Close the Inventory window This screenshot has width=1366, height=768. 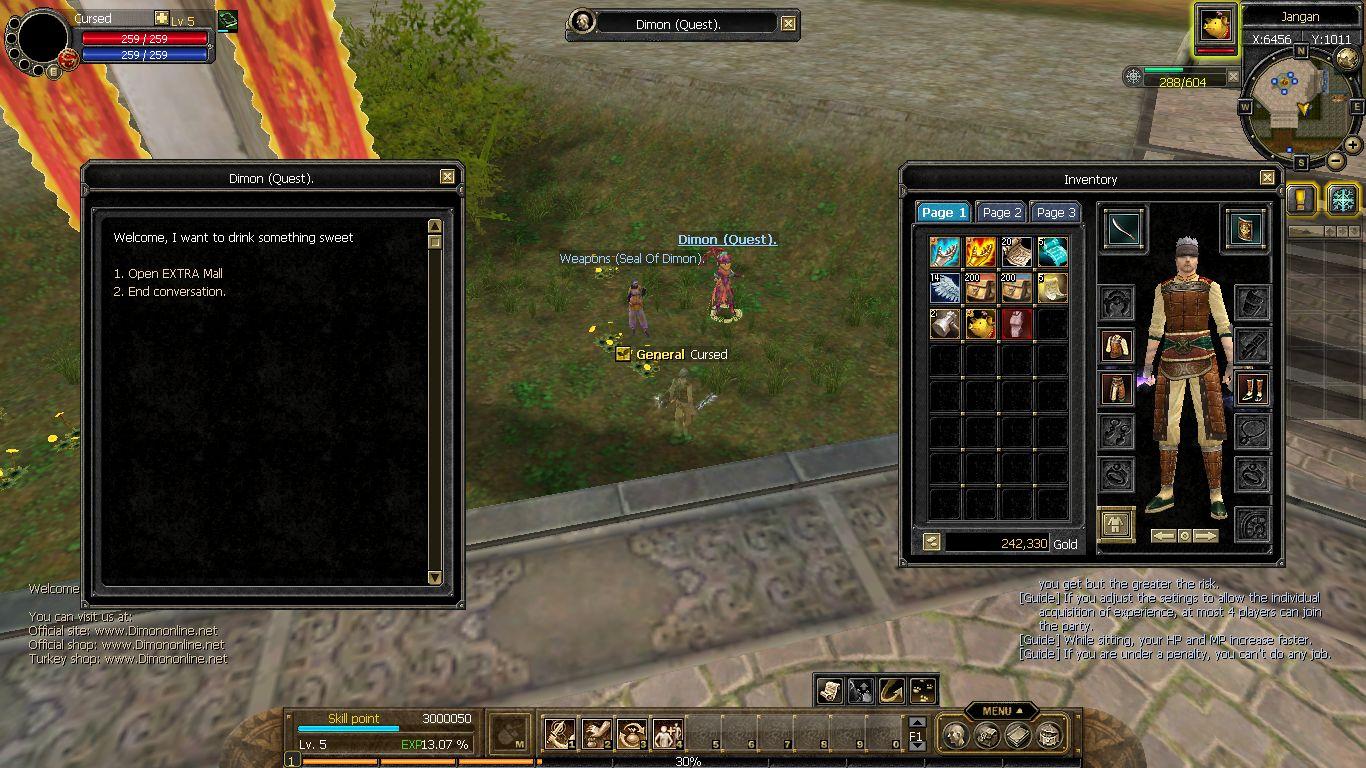[x=1267, y=178]
